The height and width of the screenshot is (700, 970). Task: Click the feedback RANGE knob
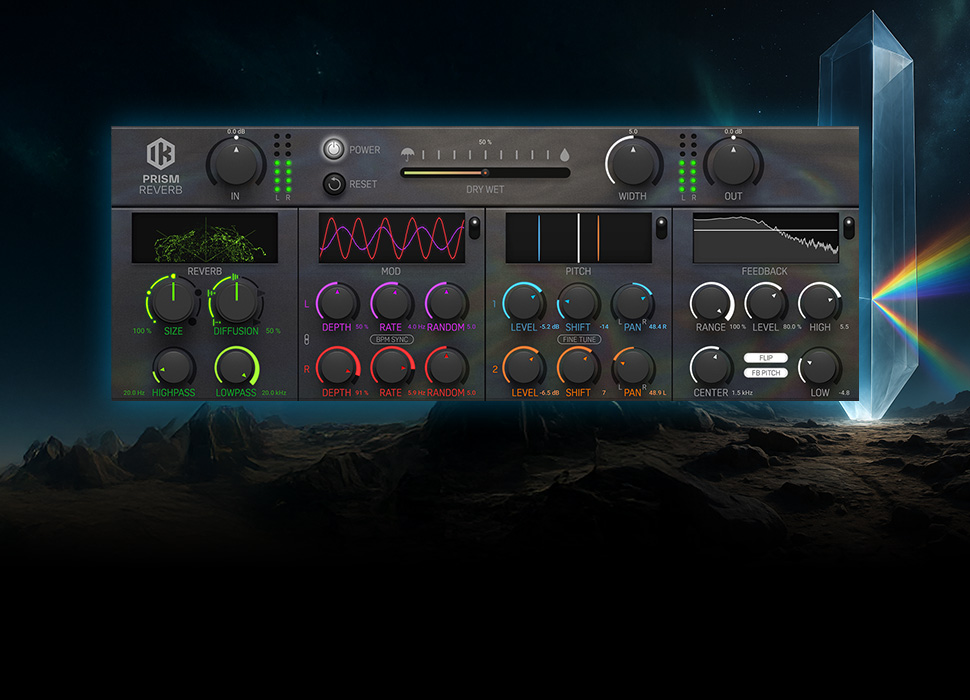pos(711,302)
